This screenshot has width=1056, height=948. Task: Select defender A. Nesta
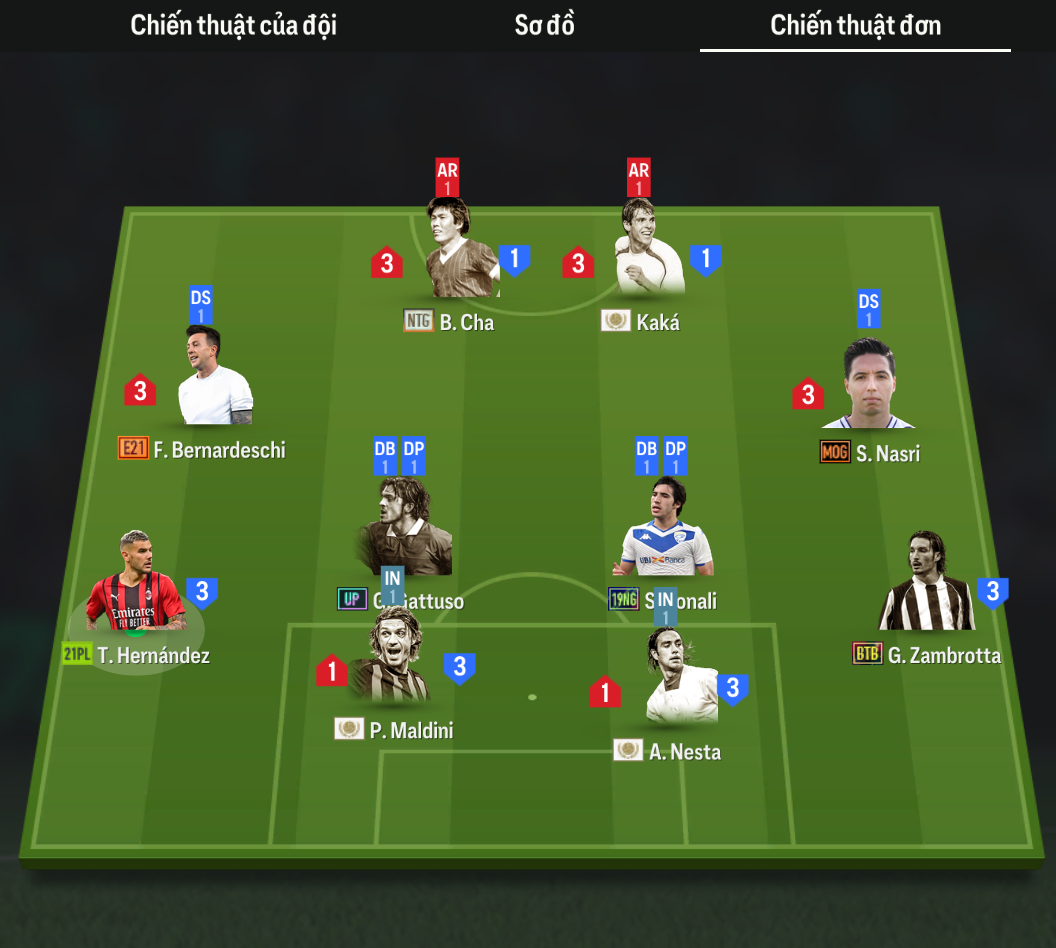click(x=681, y=680)
